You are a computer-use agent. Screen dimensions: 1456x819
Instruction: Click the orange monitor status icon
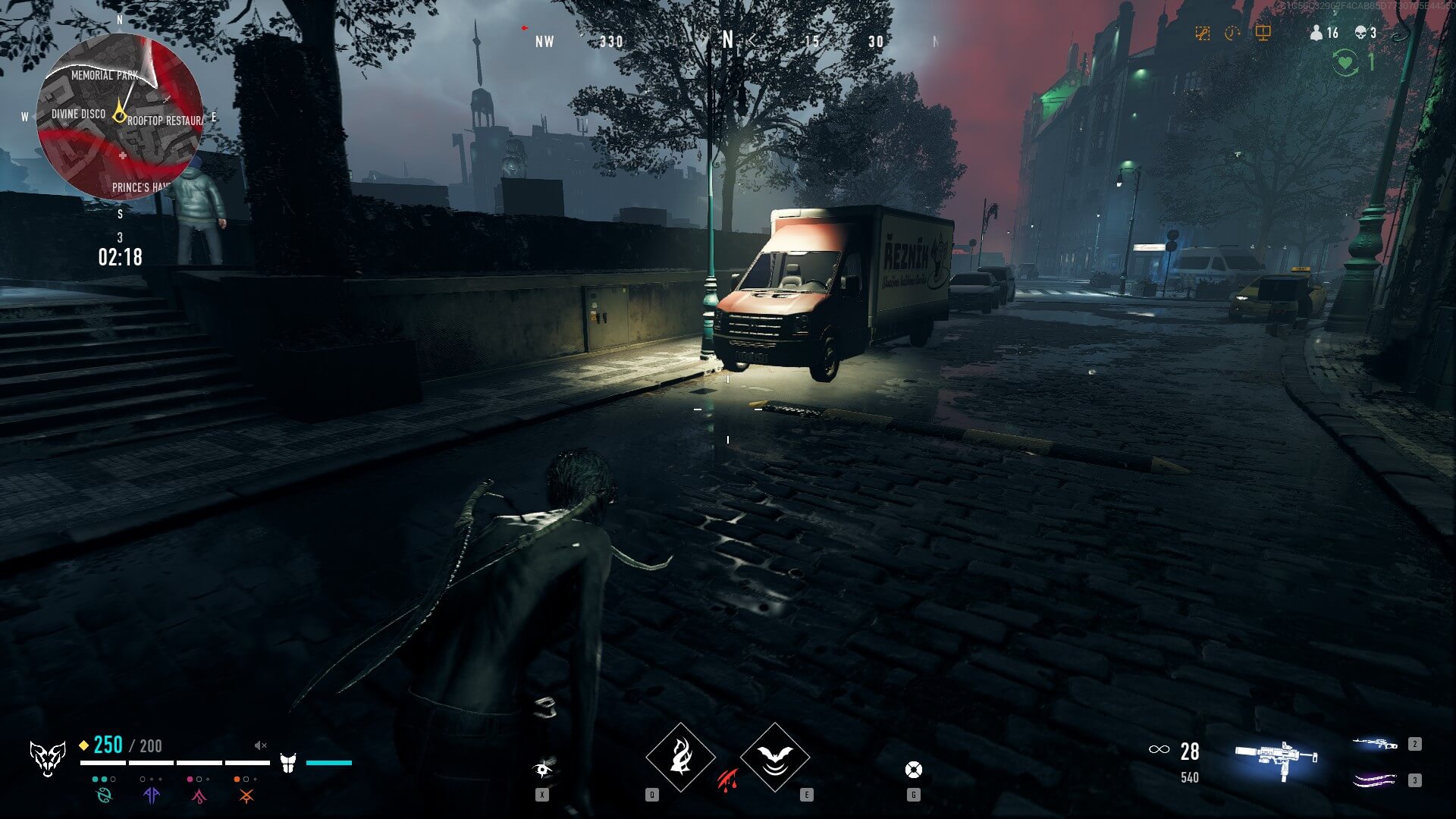pos(1263,33)
